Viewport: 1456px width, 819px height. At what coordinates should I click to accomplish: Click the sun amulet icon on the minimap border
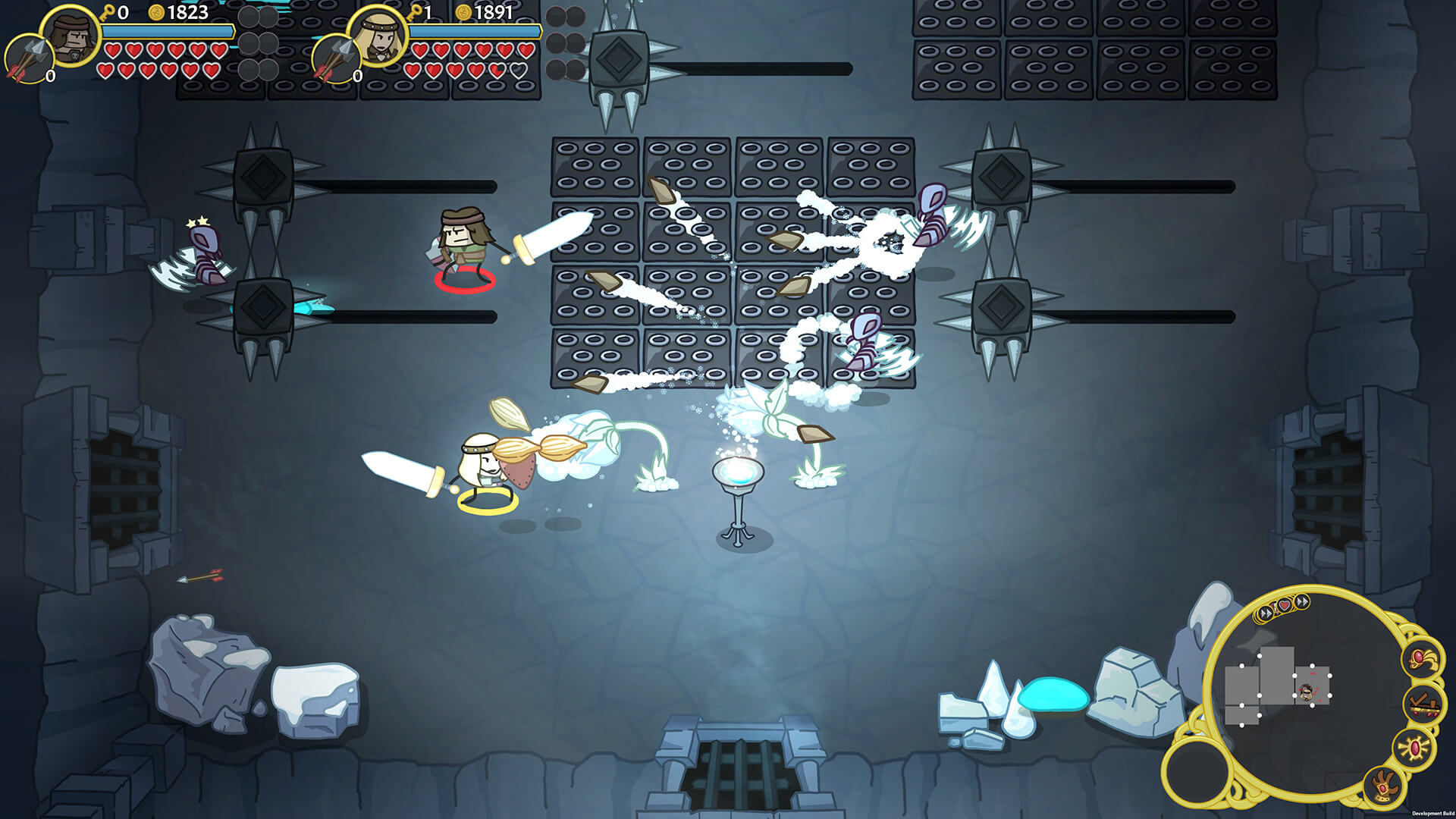click(1413, 748)
